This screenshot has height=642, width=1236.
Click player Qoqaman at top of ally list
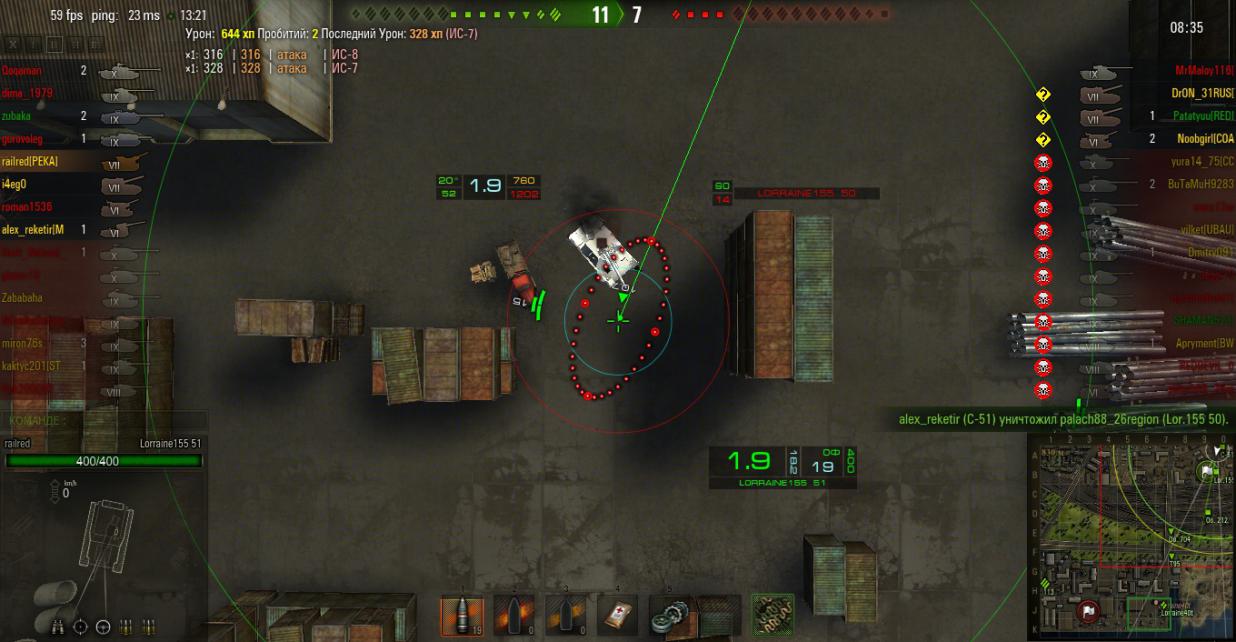pyautogui.click(x=24, y=71)
